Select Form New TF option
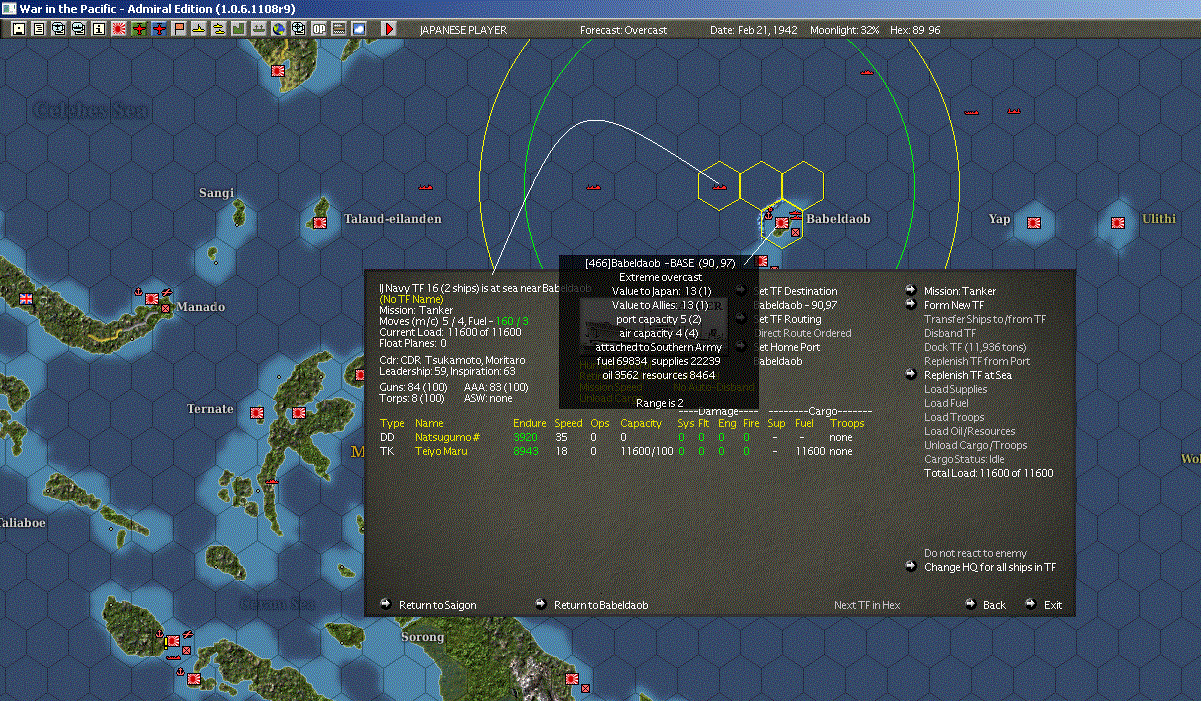Viewport: 1201px width, 701px height. coord(953,305)
